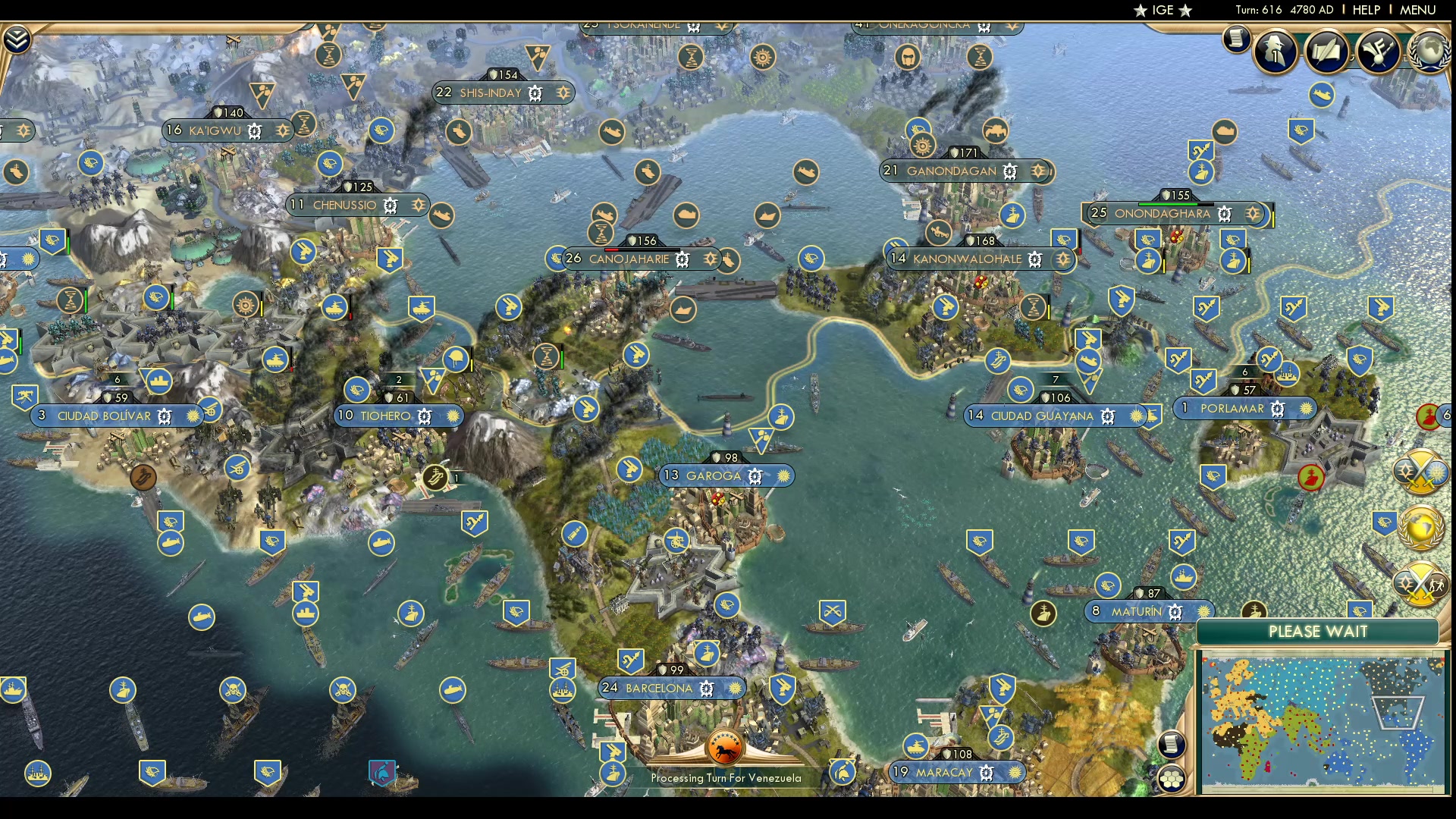The height and width of the screenshot is (819, 1456).
Task: Open the Culture overview icon
Action: click(1378, 51)
